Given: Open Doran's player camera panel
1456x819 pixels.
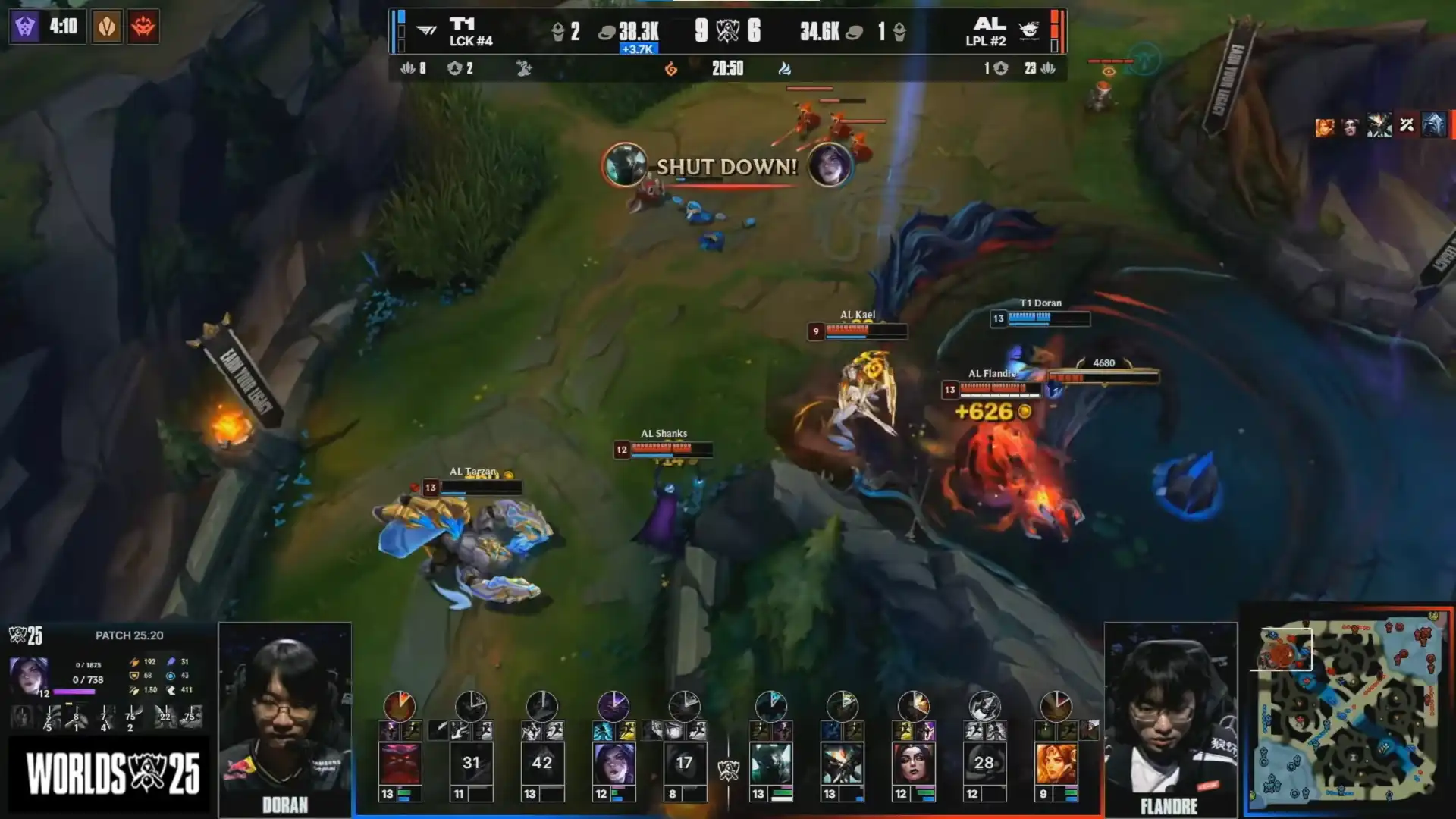Looking at the screenshot, I should coord(285,719).
